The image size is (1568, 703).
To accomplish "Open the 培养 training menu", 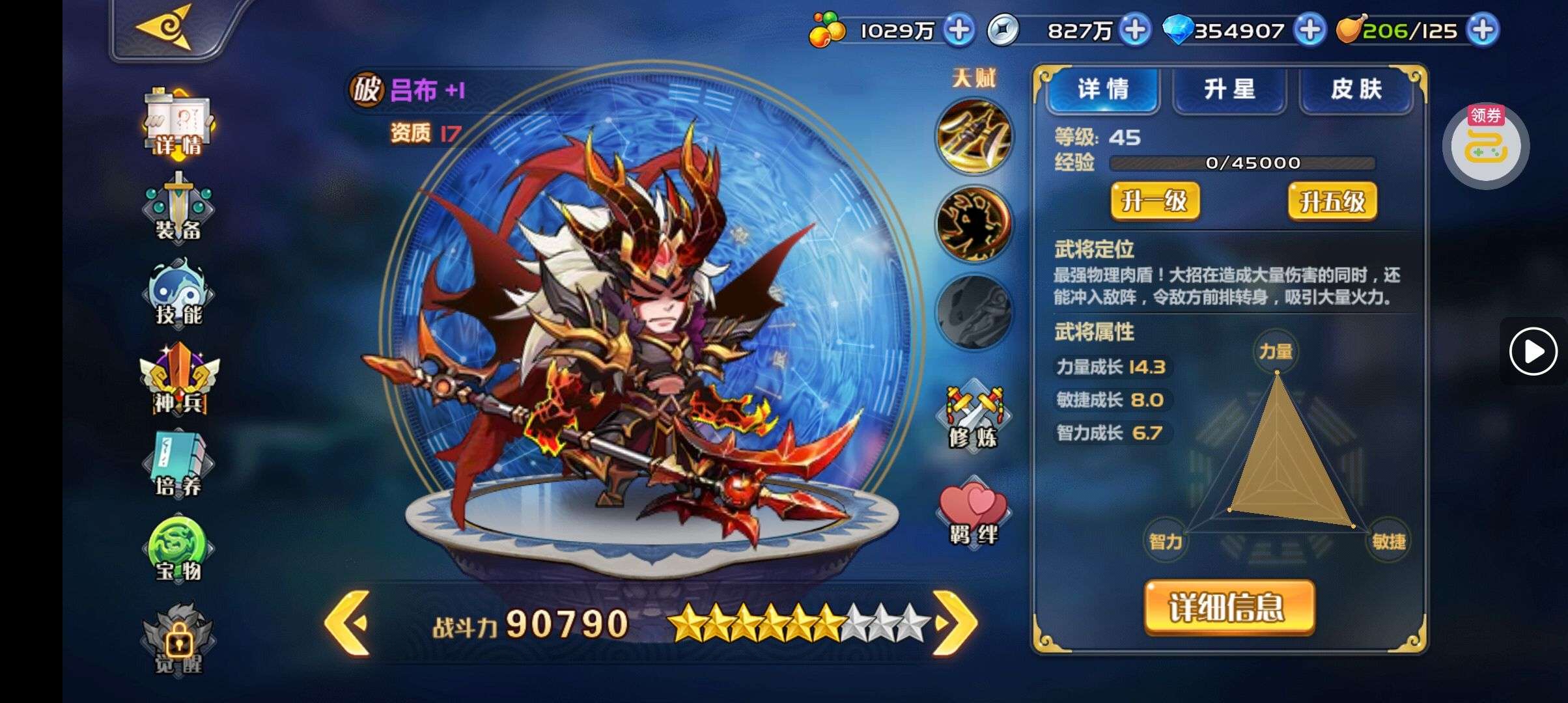I will pos(178,464).
